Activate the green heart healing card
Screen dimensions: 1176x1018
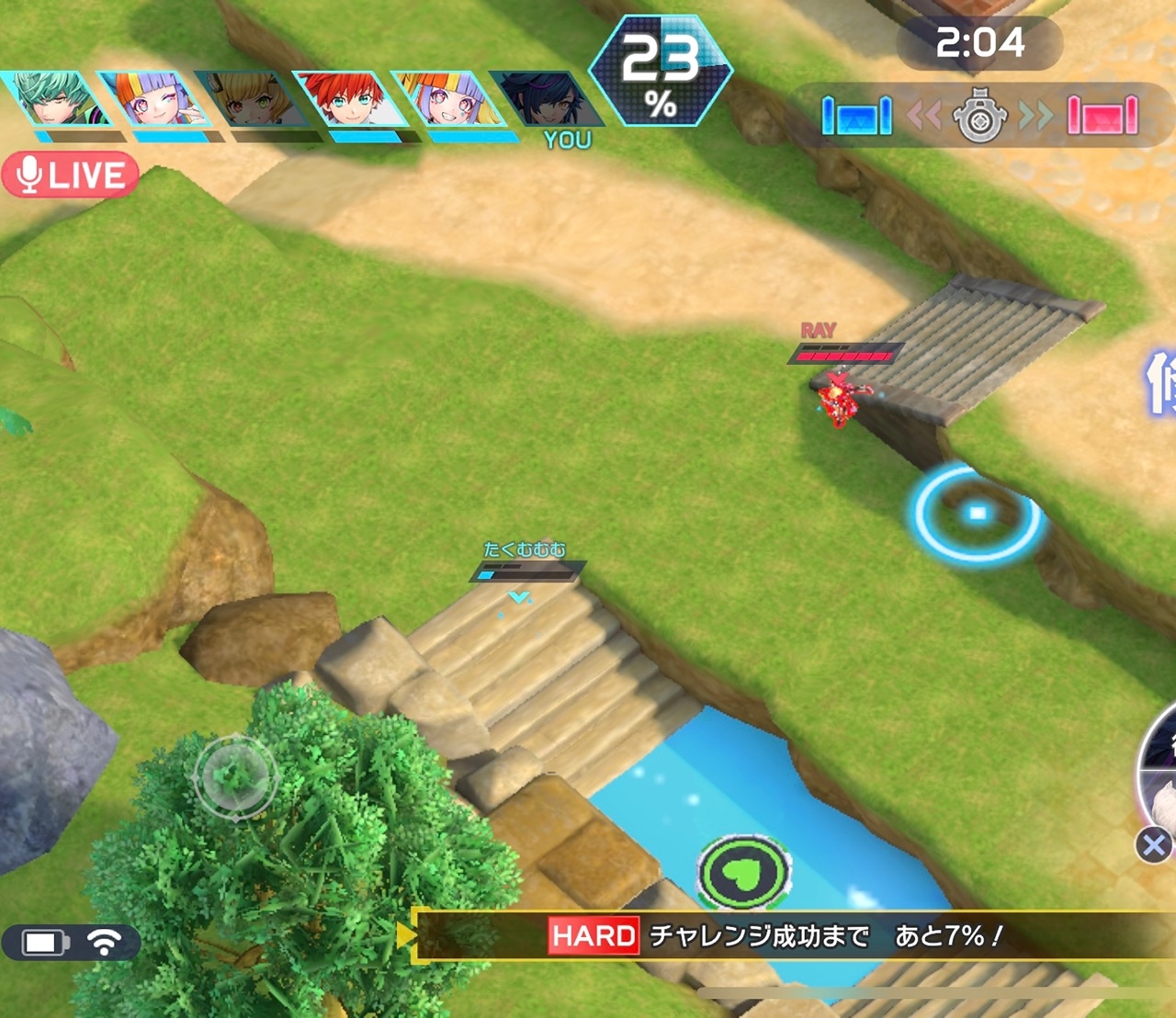(744, 873)
